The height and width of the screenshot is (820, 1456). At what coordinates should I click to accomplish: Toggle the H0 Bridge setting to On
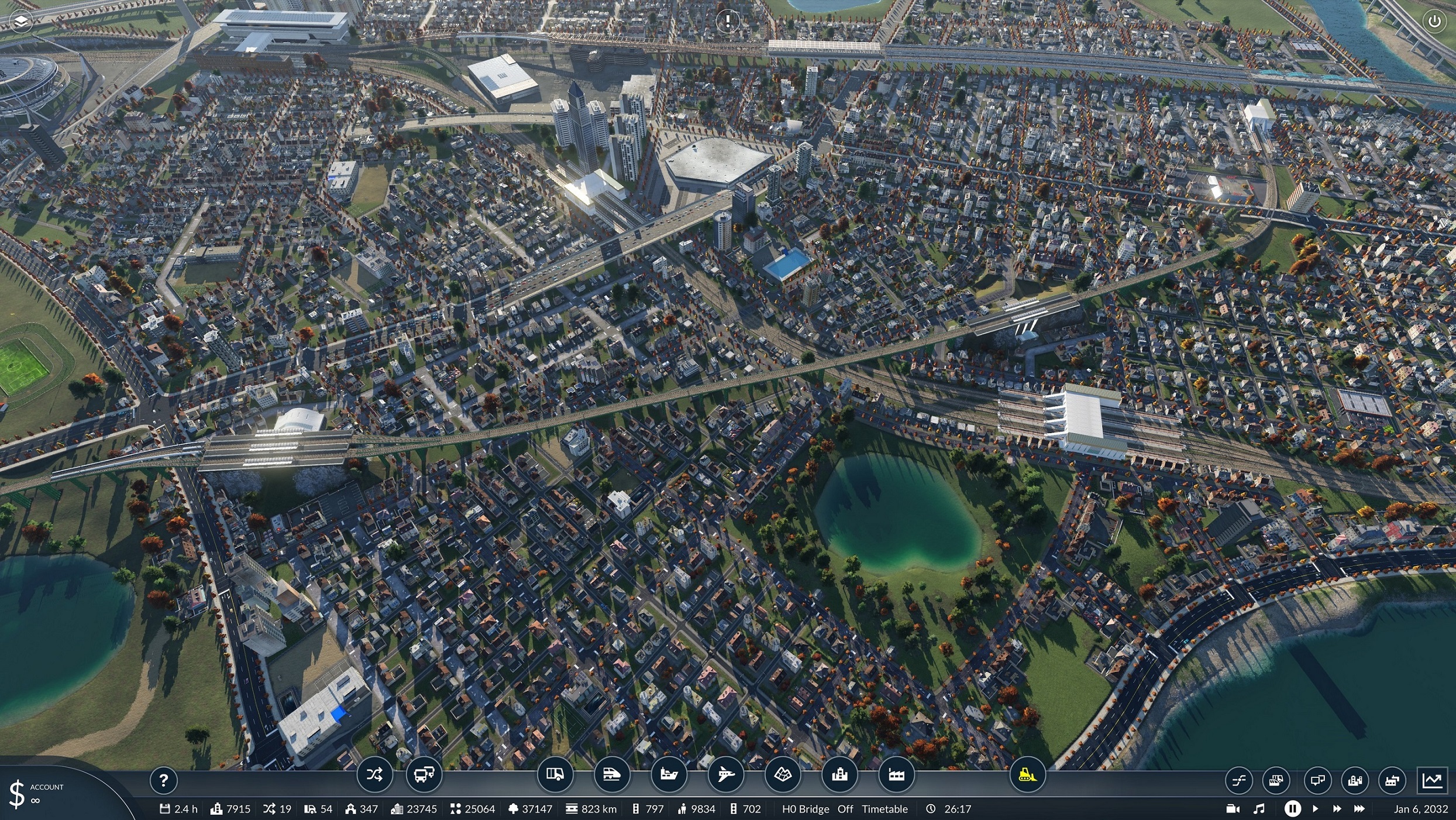click(x=845, y=808)
